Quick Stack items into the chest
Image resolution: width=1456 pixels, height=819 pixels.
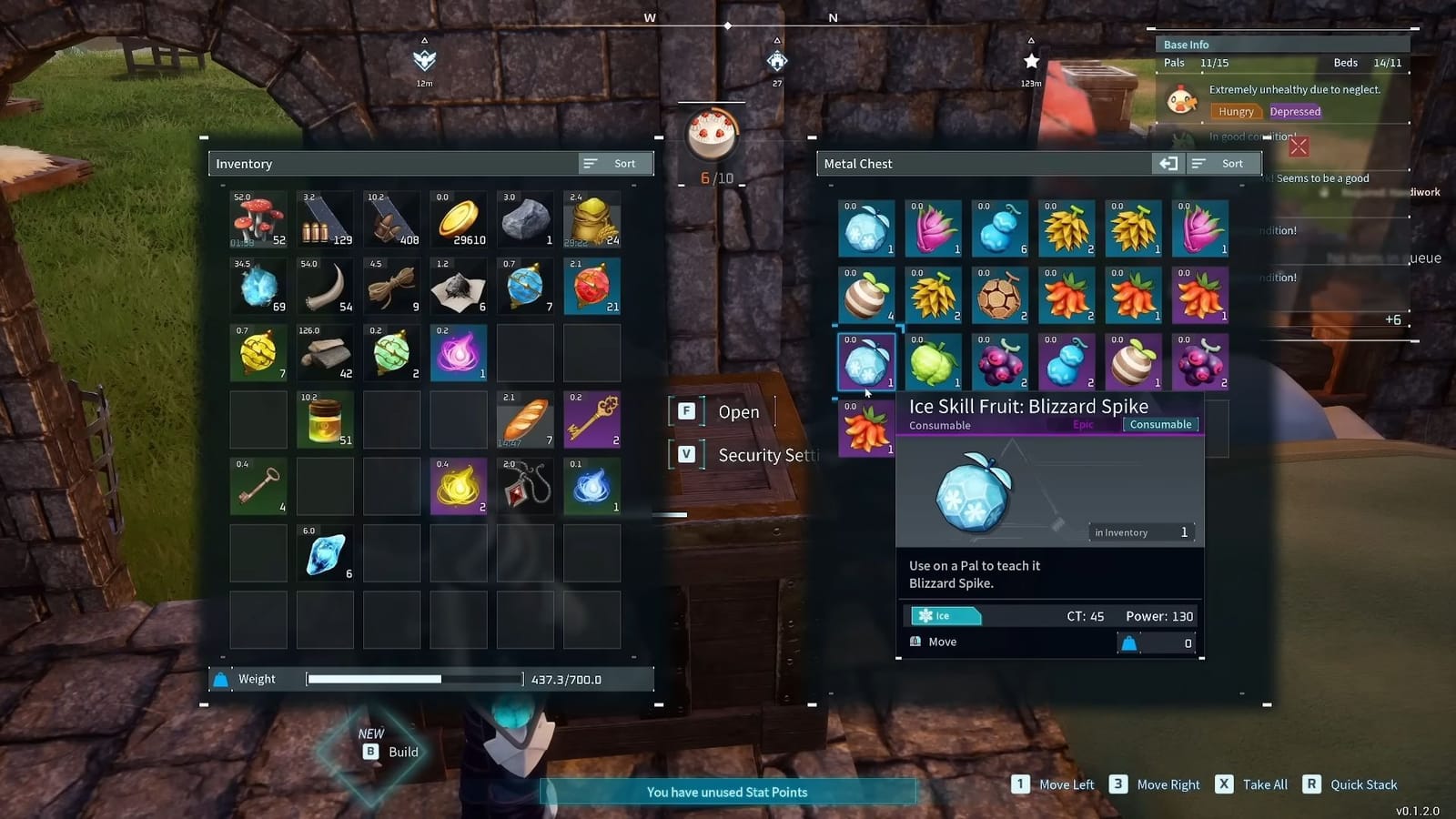coord(1363,784)
